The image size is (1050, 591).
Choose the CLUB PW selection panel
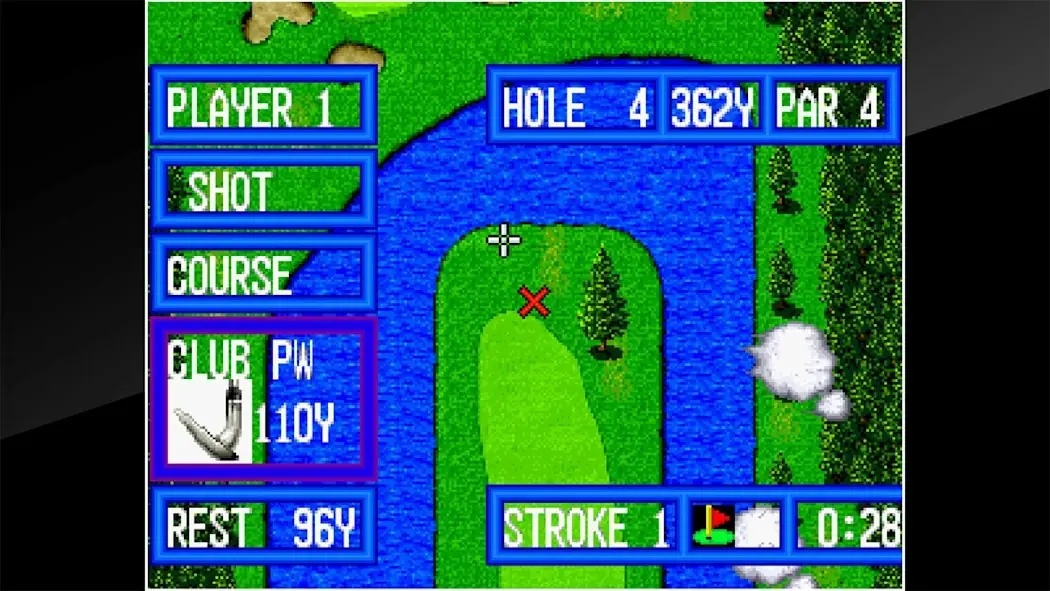262,398
